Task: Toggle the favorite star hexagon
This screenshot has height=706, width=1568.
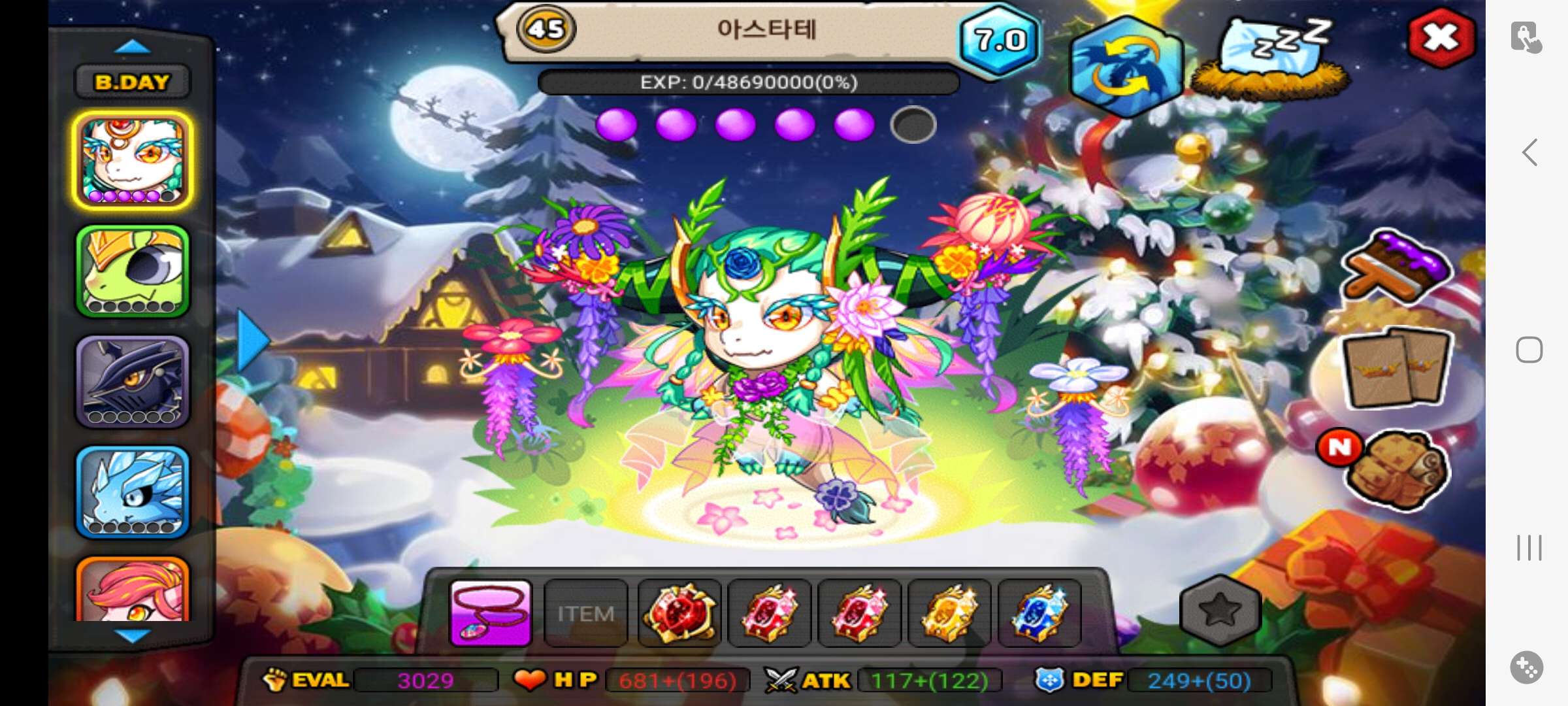Action: point(1220,611)
